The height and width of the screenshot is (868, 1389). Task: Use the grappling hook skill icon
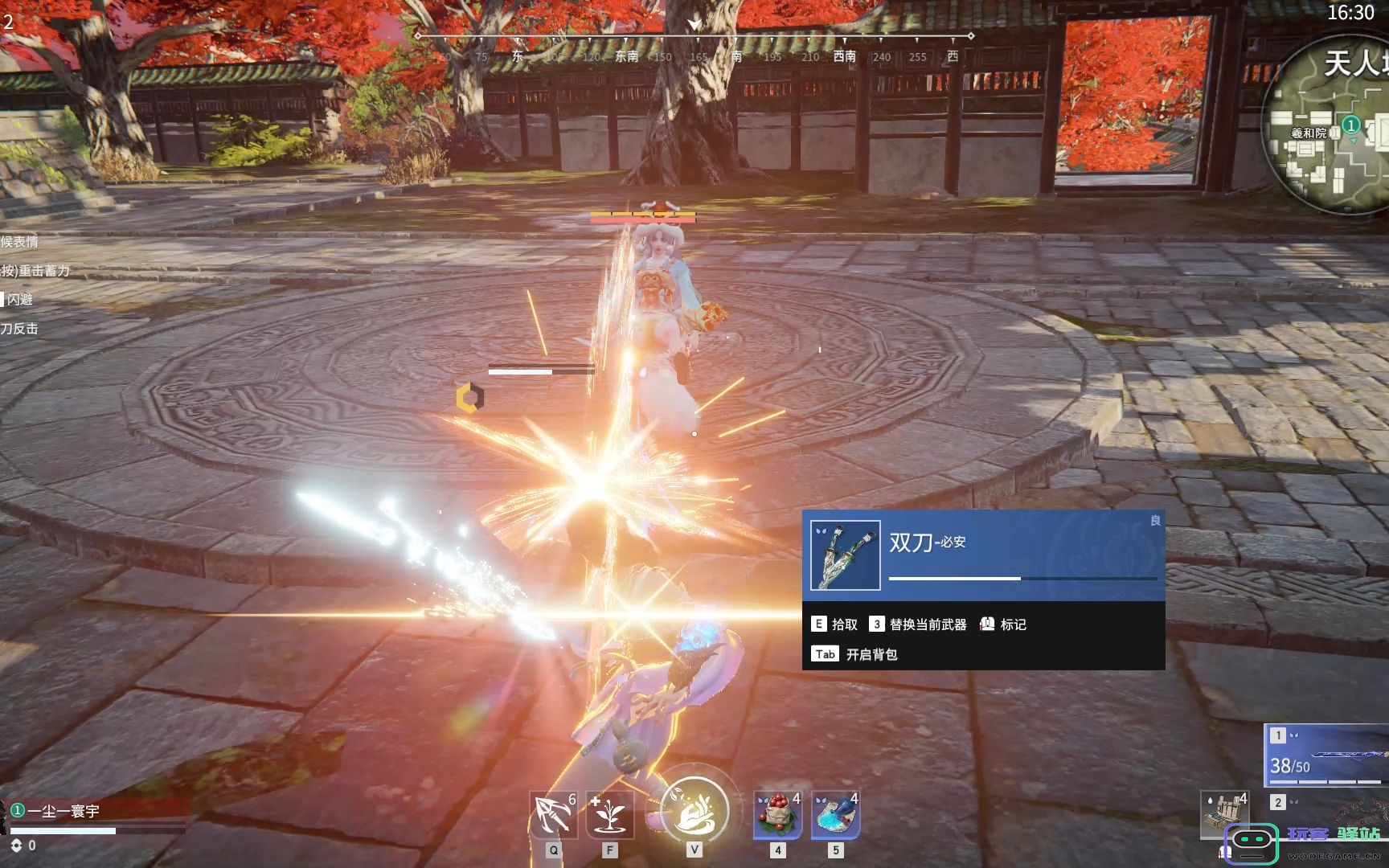(x=553, y=815)
